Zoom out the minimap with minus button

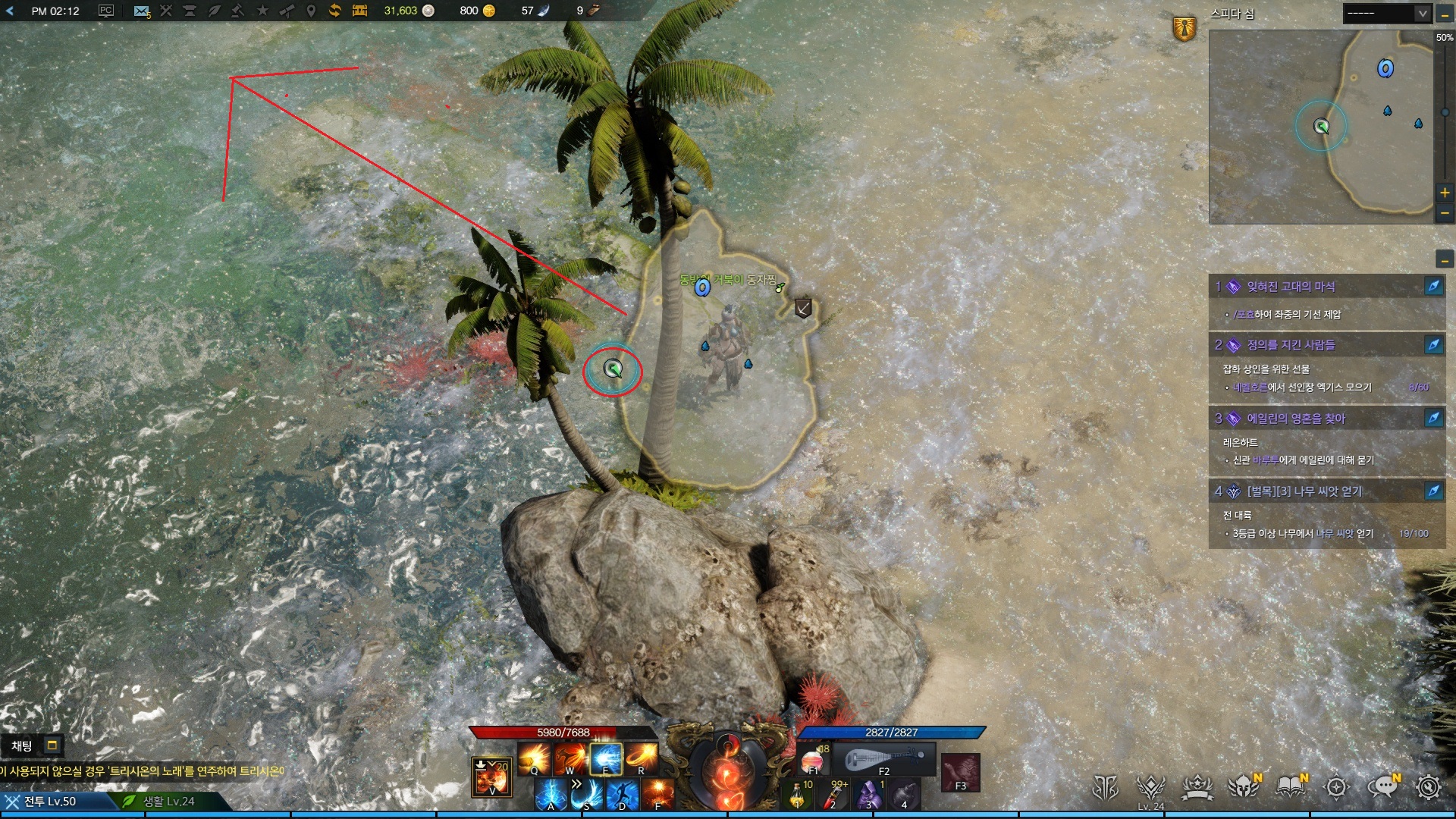pyautogui.click(x=1445, y=213)
